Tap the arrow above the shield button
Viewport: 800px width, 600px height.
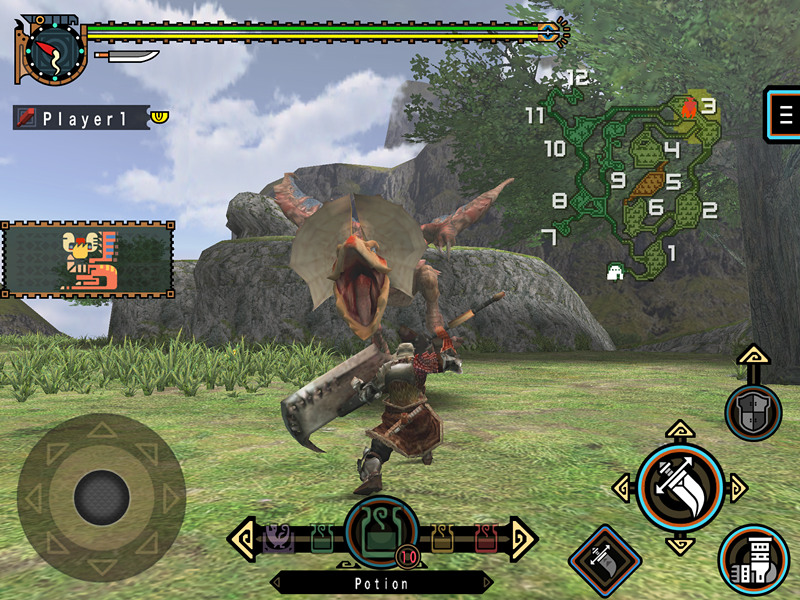[753, 357]
